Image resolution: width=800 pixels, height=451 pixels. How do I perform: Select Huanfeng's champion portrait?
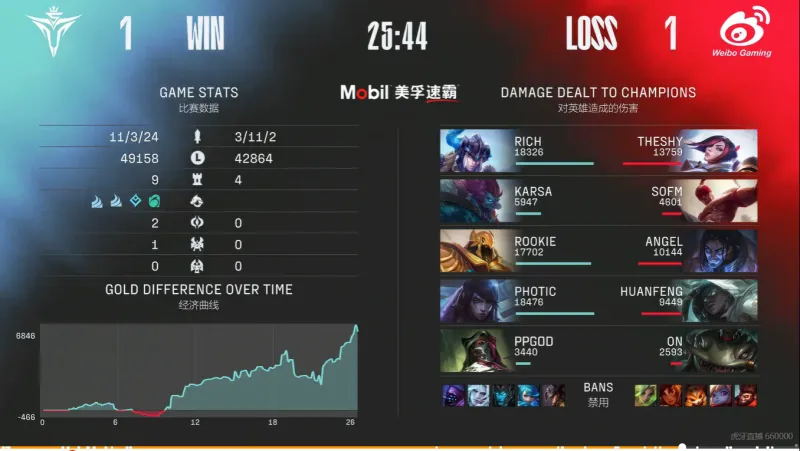pyautogui.click(x=720, y=300)
